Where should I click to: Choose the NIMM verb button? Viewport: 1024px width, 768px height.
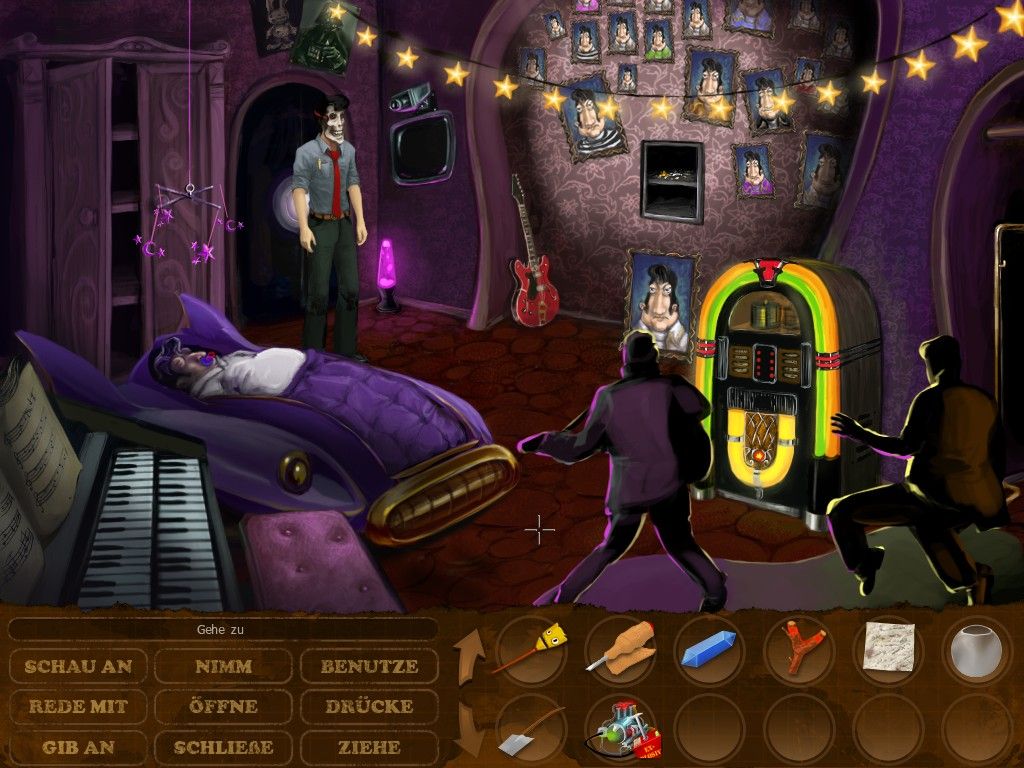(223, 666)
